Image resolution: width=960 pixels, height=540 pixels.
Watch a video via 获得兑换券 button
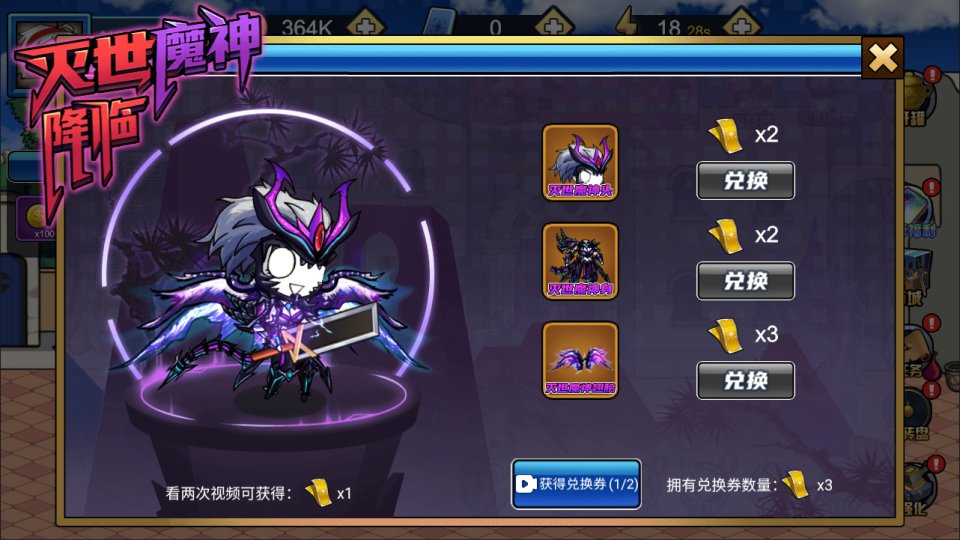point(576,484)
